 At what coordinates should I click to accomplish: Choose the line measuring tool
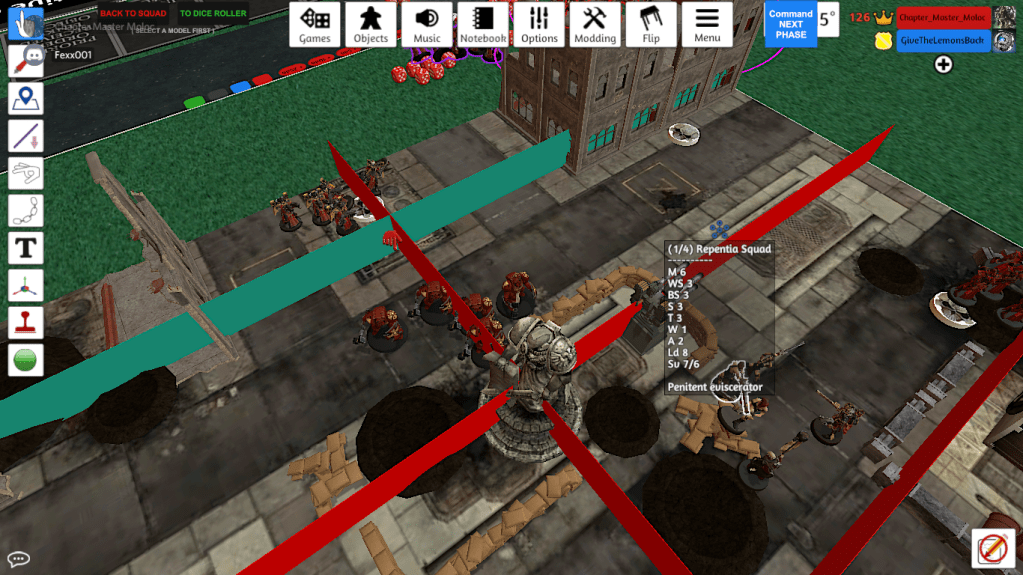click(25, 136)
